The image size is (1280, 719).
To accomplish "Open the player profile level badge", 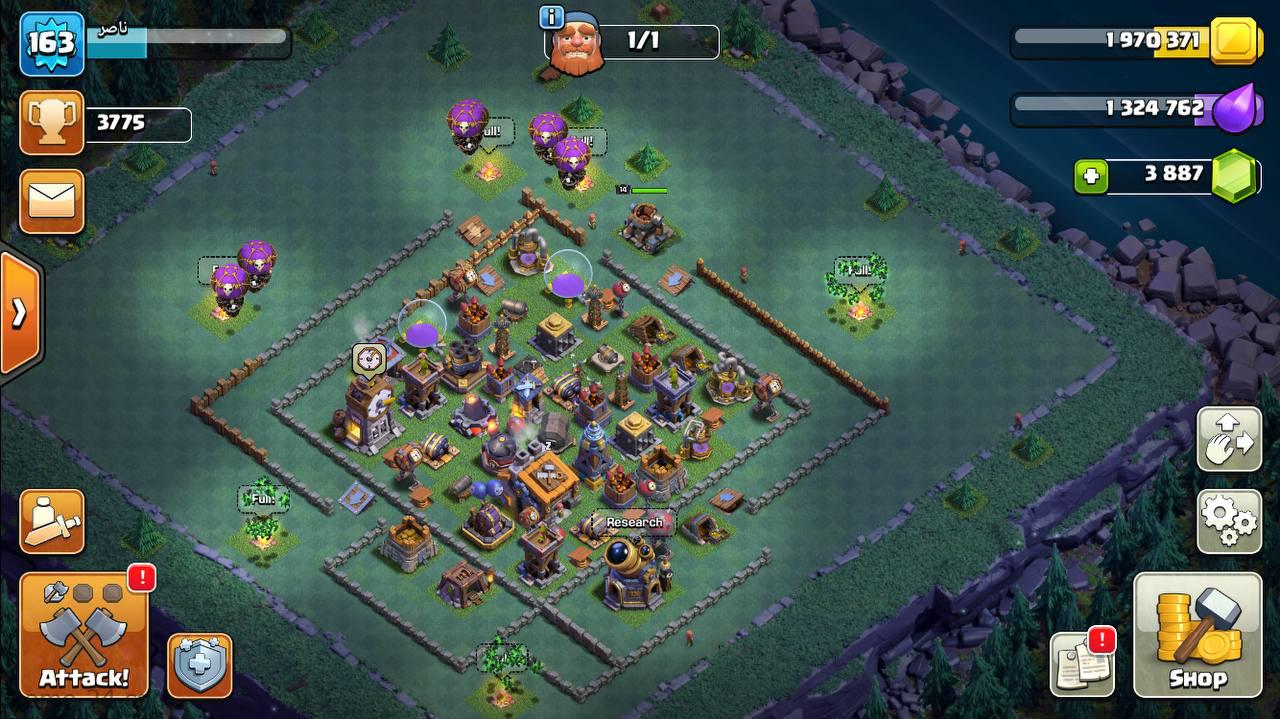I will point(51,42).
